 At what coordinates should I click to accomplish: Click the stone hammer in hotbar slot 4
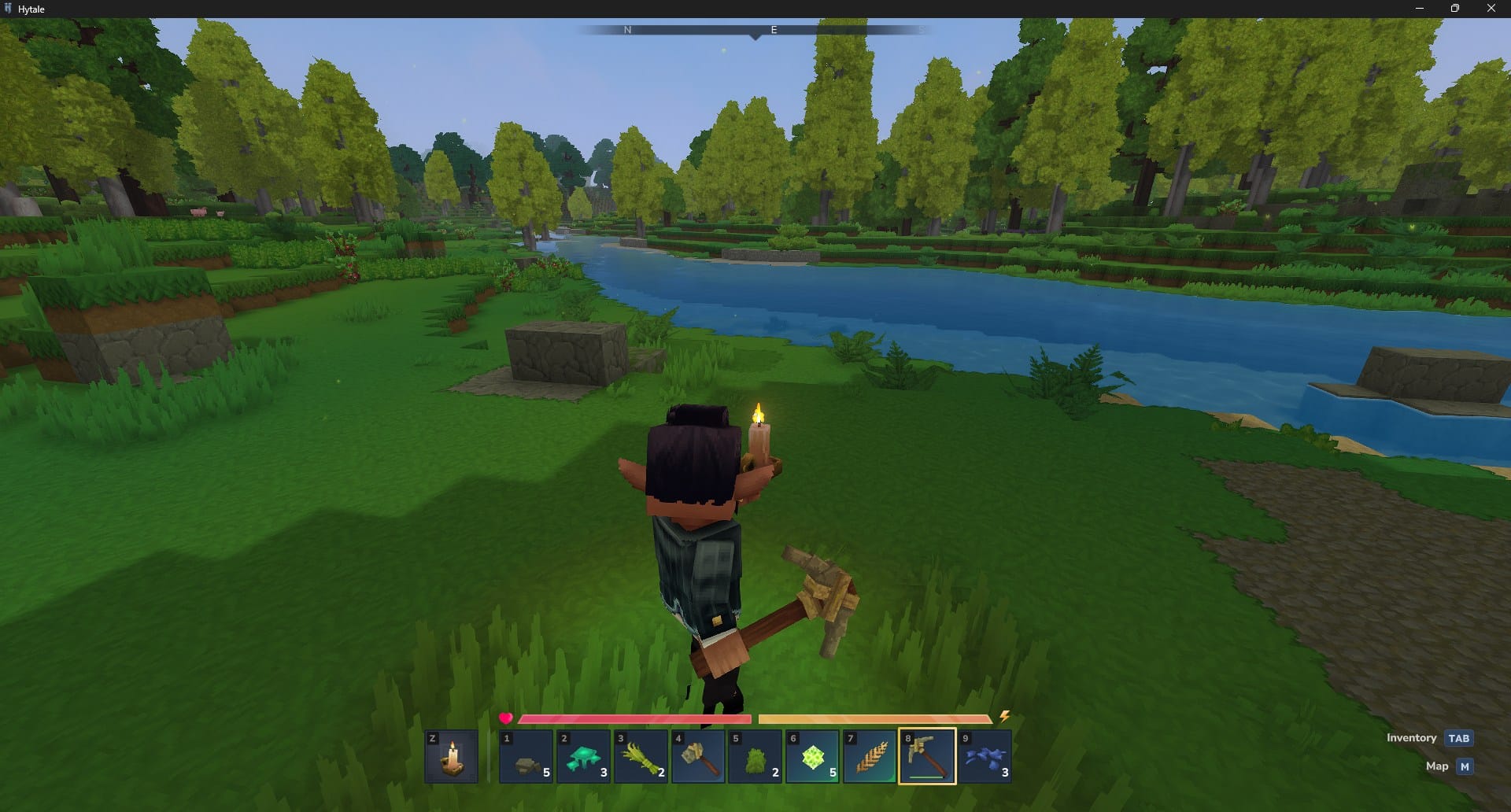tap(697, 756)
